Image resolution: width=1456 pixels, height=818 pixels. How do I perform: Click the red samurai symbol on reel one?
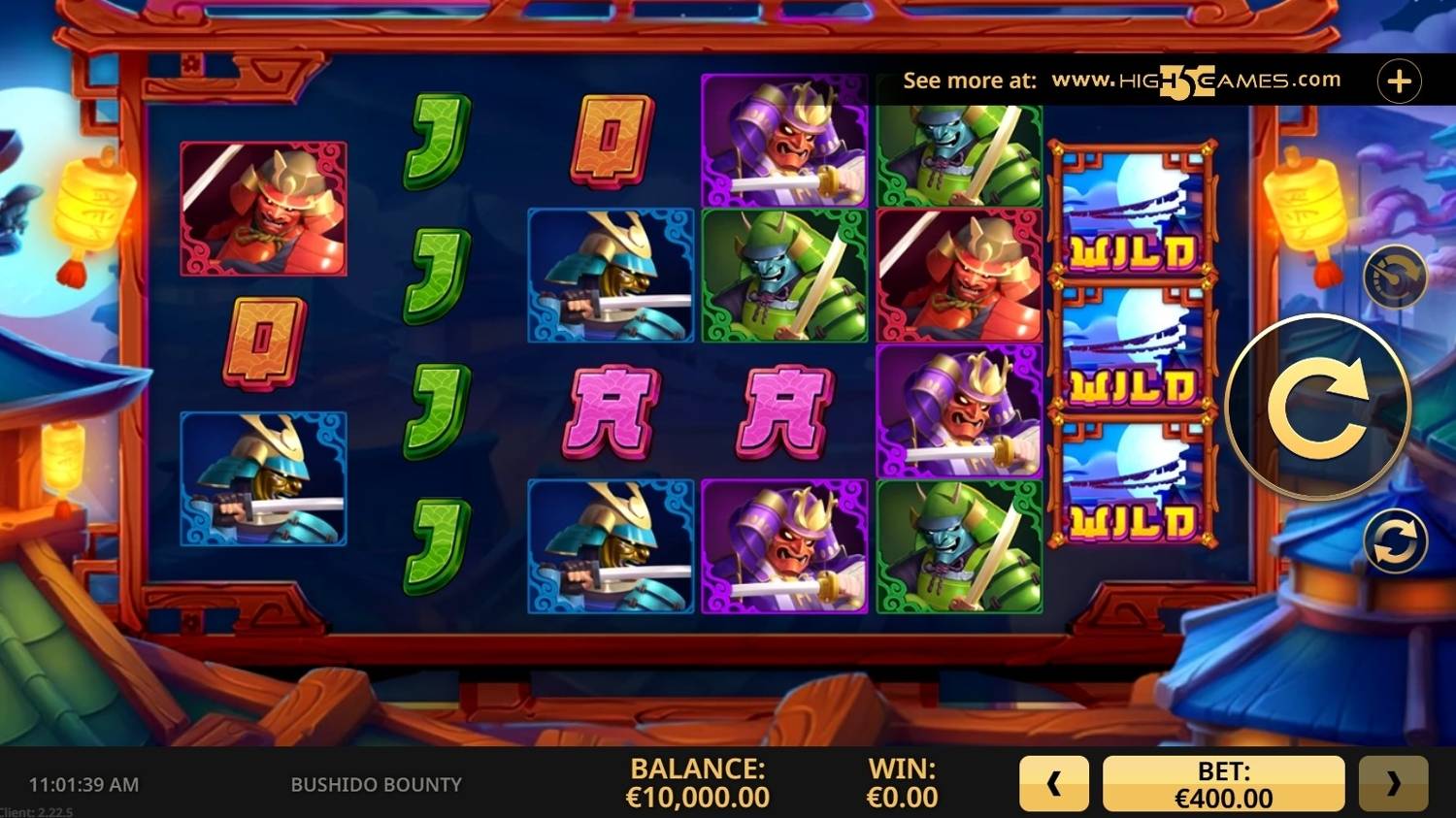click(x=263, y=209)
